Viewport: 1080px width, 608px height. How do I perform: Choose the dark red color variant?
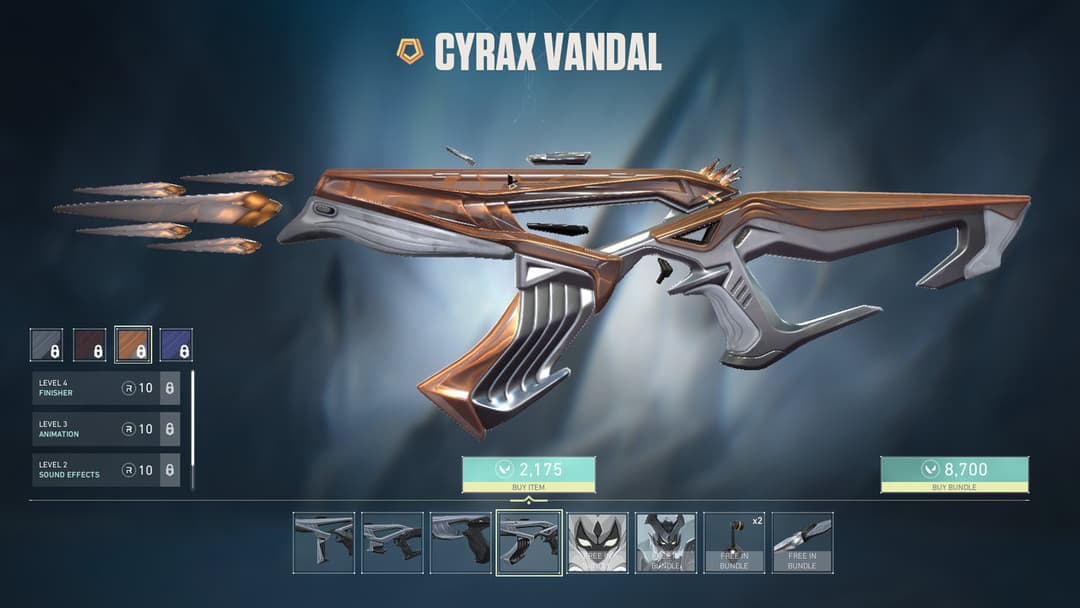tap(90, 345)
